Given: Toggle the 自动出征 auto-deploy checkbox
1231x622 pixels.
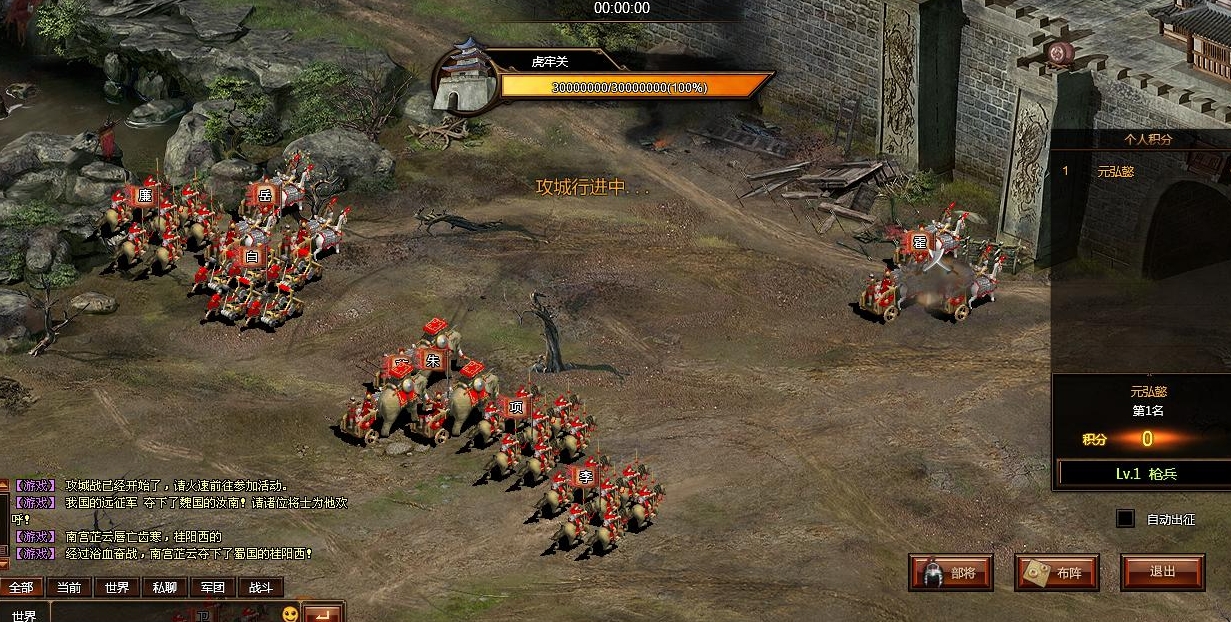Looking at the screenshot, I should 1126,519.
